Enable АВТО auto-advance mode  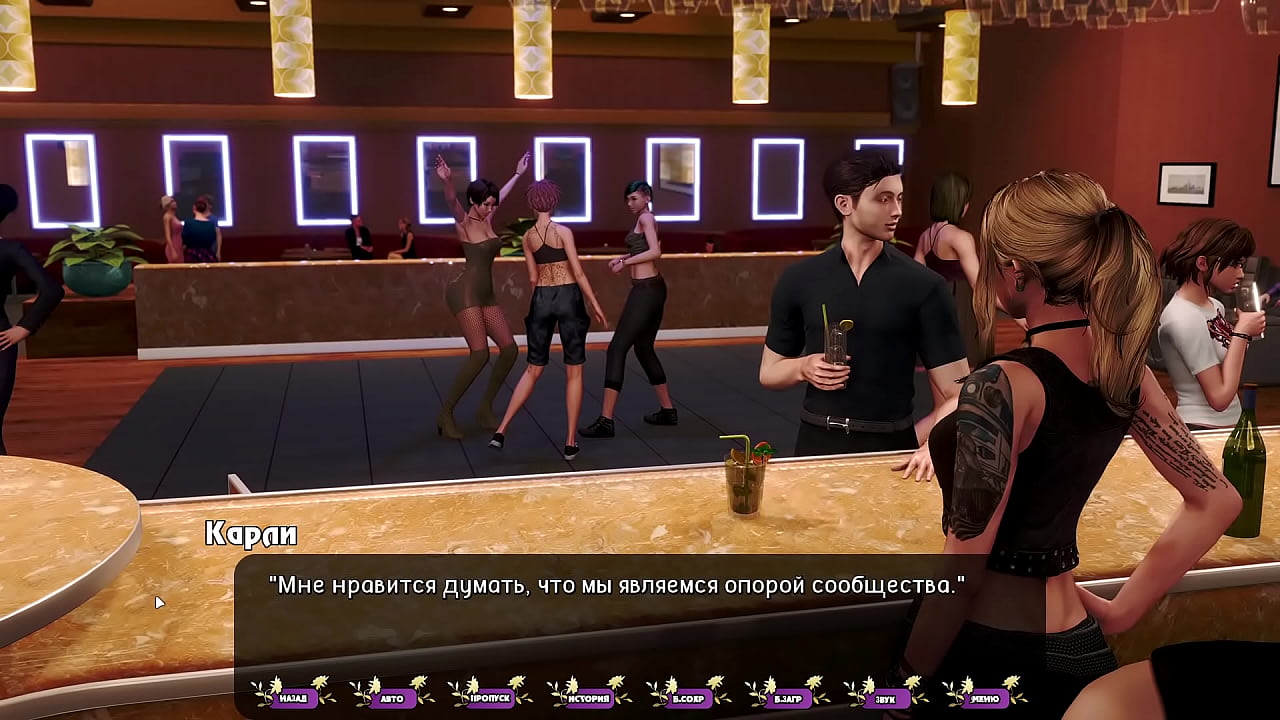point(392,698)
